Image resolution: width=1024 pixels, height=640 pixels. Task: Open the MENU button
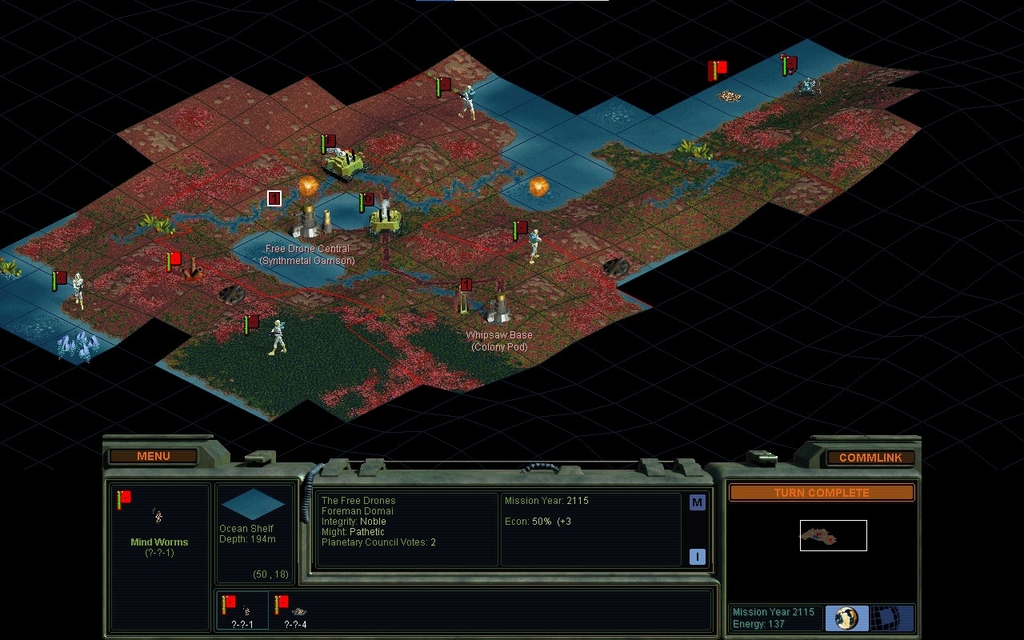[153, 456]
